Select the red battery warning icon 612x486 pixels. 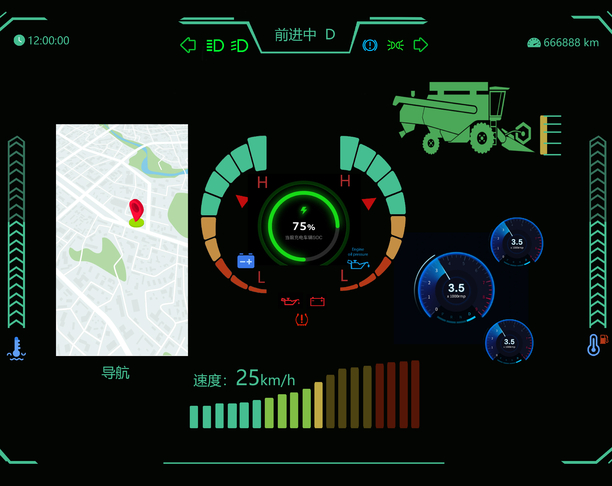318,301
